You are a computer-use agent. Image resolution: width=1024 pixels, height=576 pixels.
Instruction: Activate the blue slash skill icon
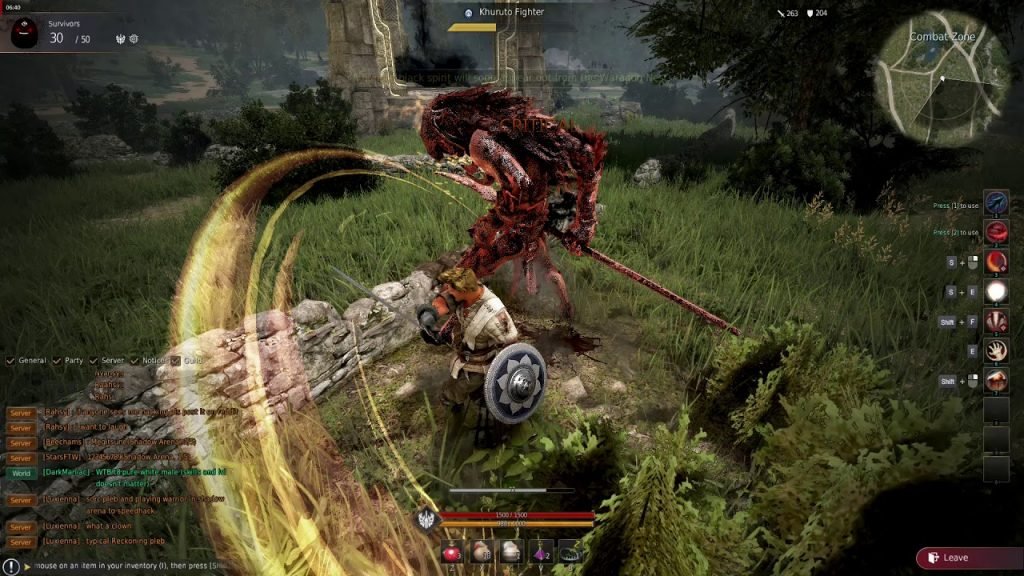[996, 203]
